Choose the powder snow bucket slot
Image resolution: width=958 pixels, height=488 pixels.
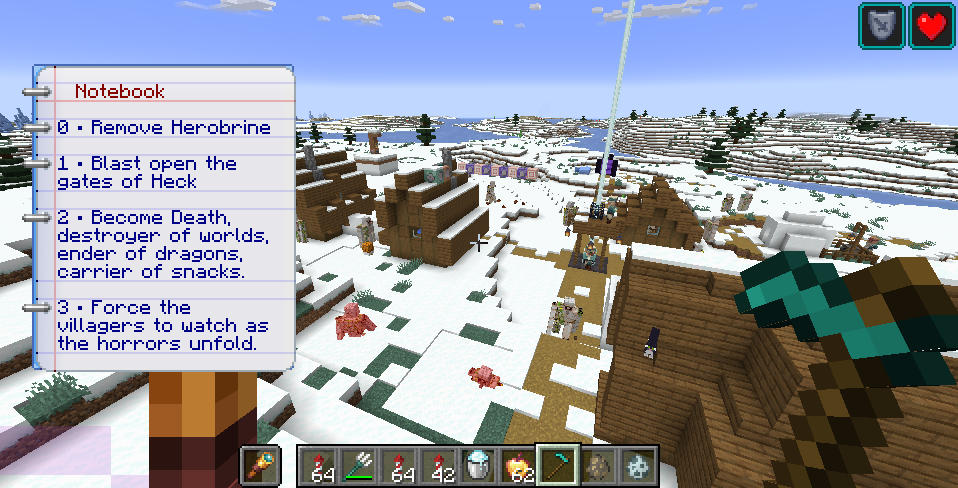(478, 466)
